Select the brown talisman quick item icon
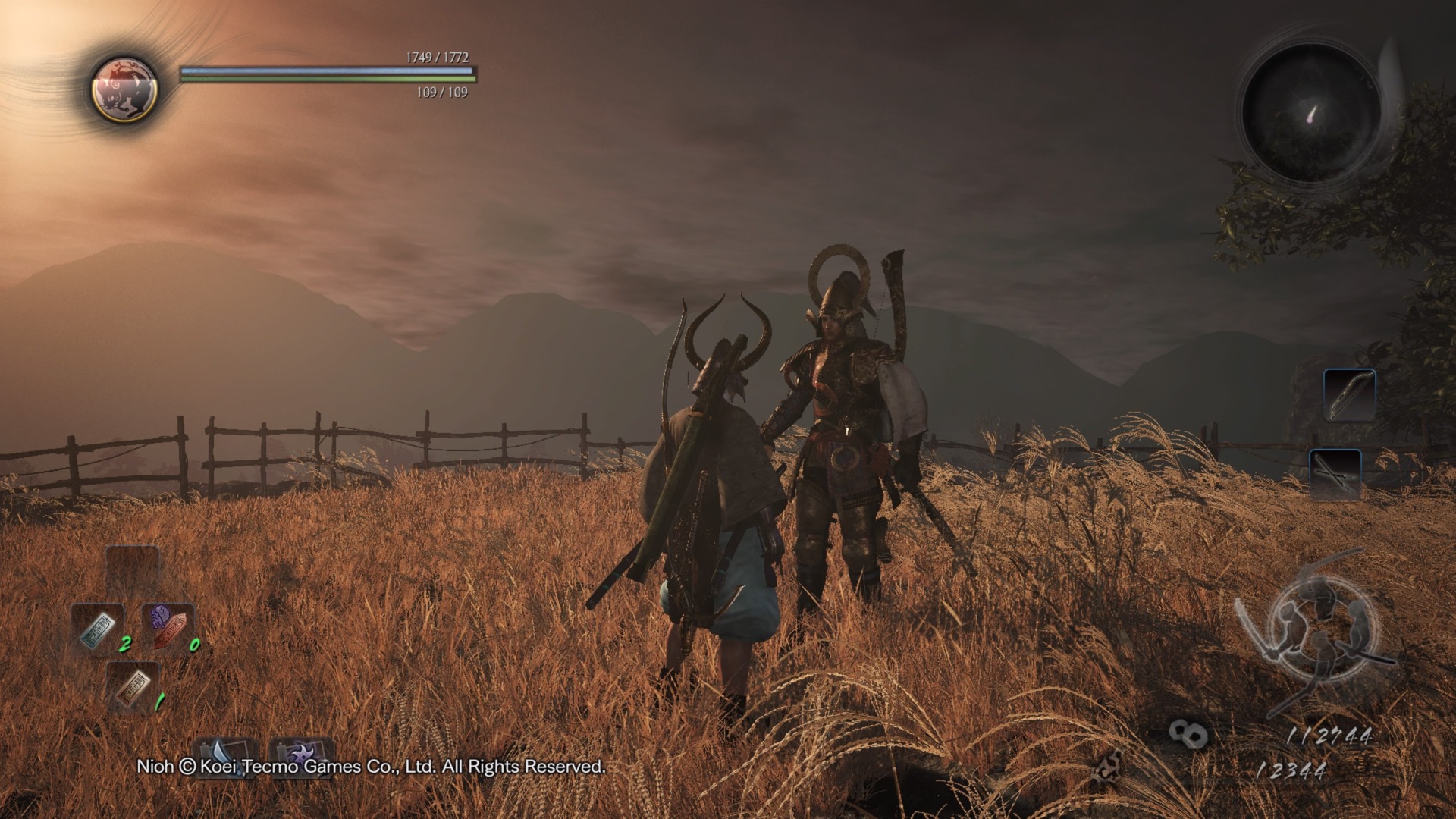Screen dimensions: 1456x819 132,688
